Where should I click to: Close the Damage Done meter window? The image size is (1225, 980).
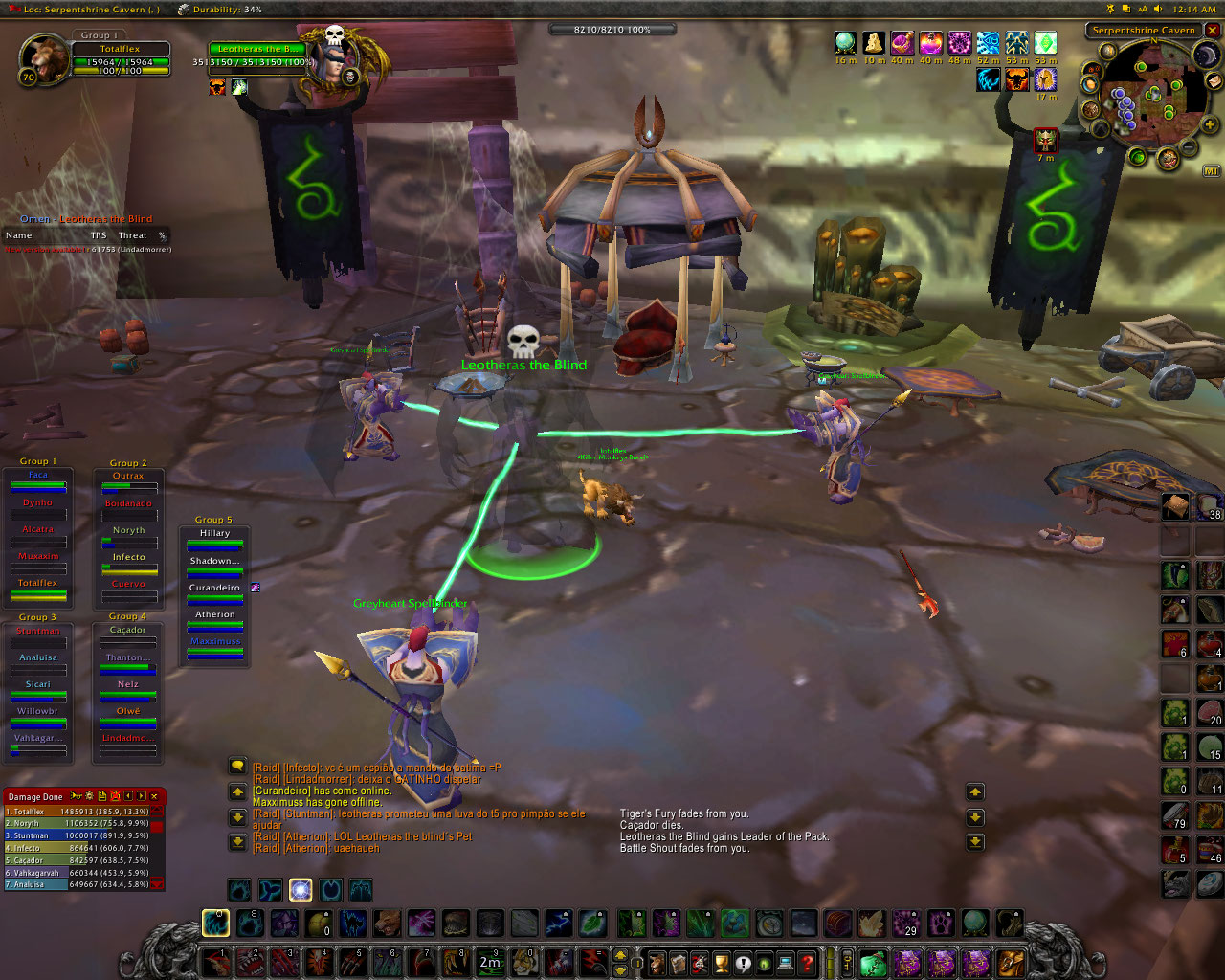(154, 796)
